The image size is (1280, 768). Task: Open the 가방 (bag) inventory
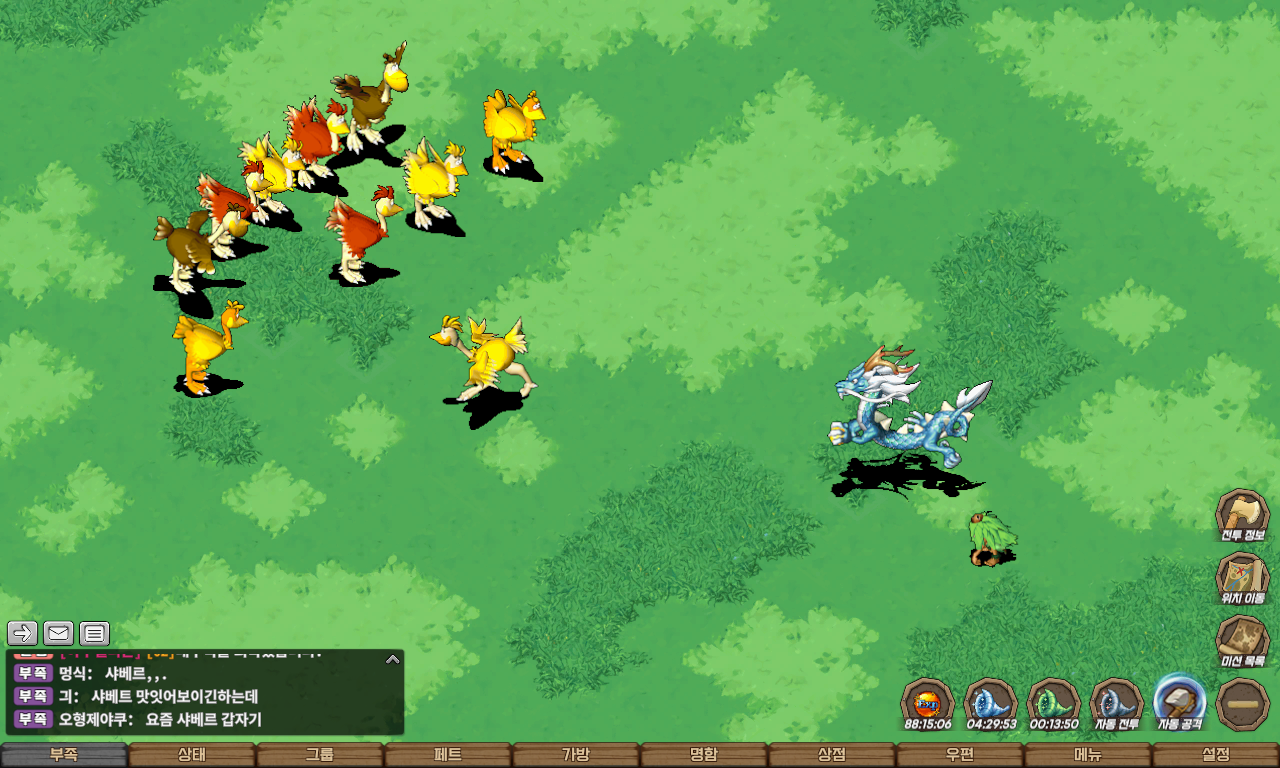pyautogui.click(x=576, y=755)
